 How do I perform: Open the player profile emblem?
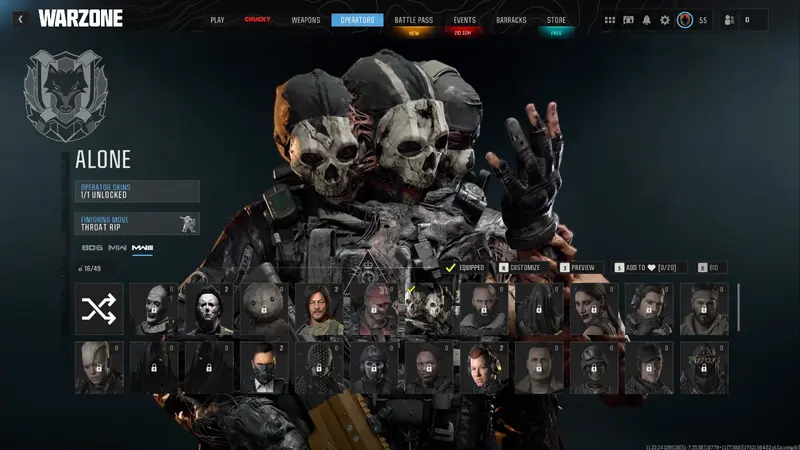pos(685,20)
